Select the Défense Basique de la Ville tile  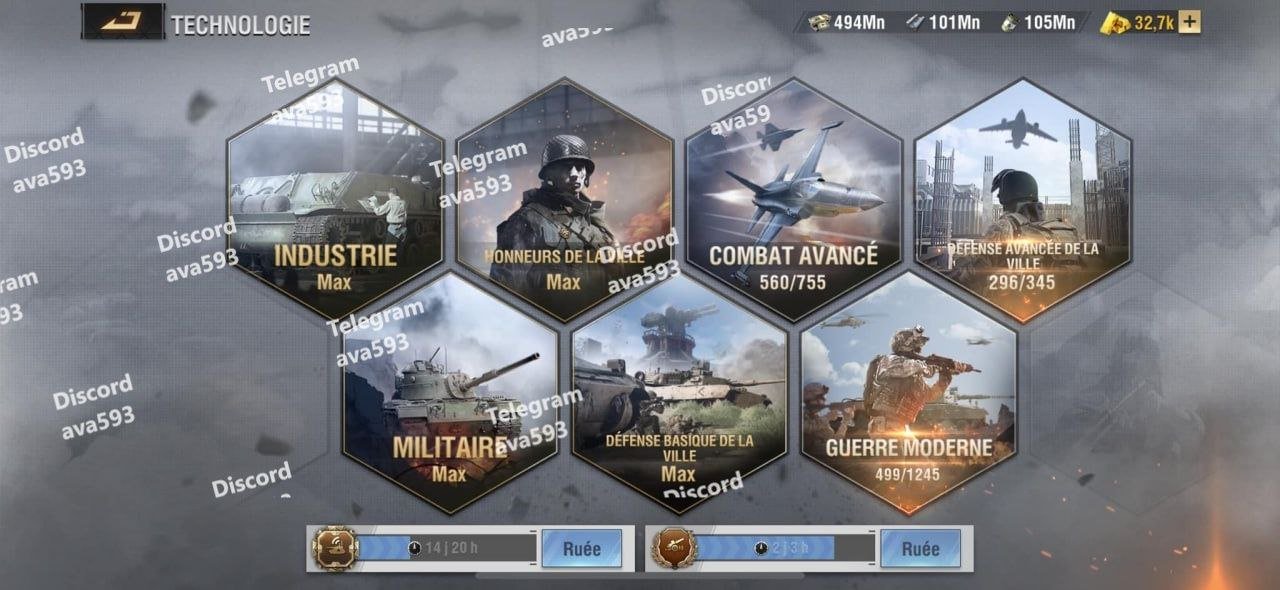point(679,393)
